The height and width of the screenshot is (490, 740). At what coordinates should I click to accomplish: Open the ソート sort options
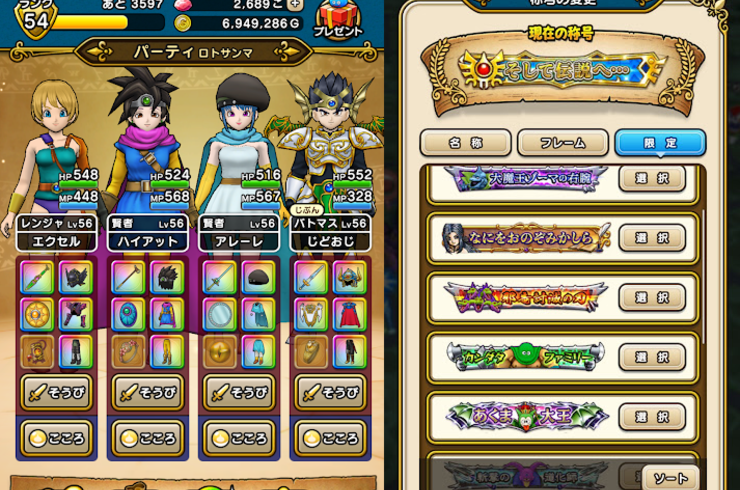(670, 477)
